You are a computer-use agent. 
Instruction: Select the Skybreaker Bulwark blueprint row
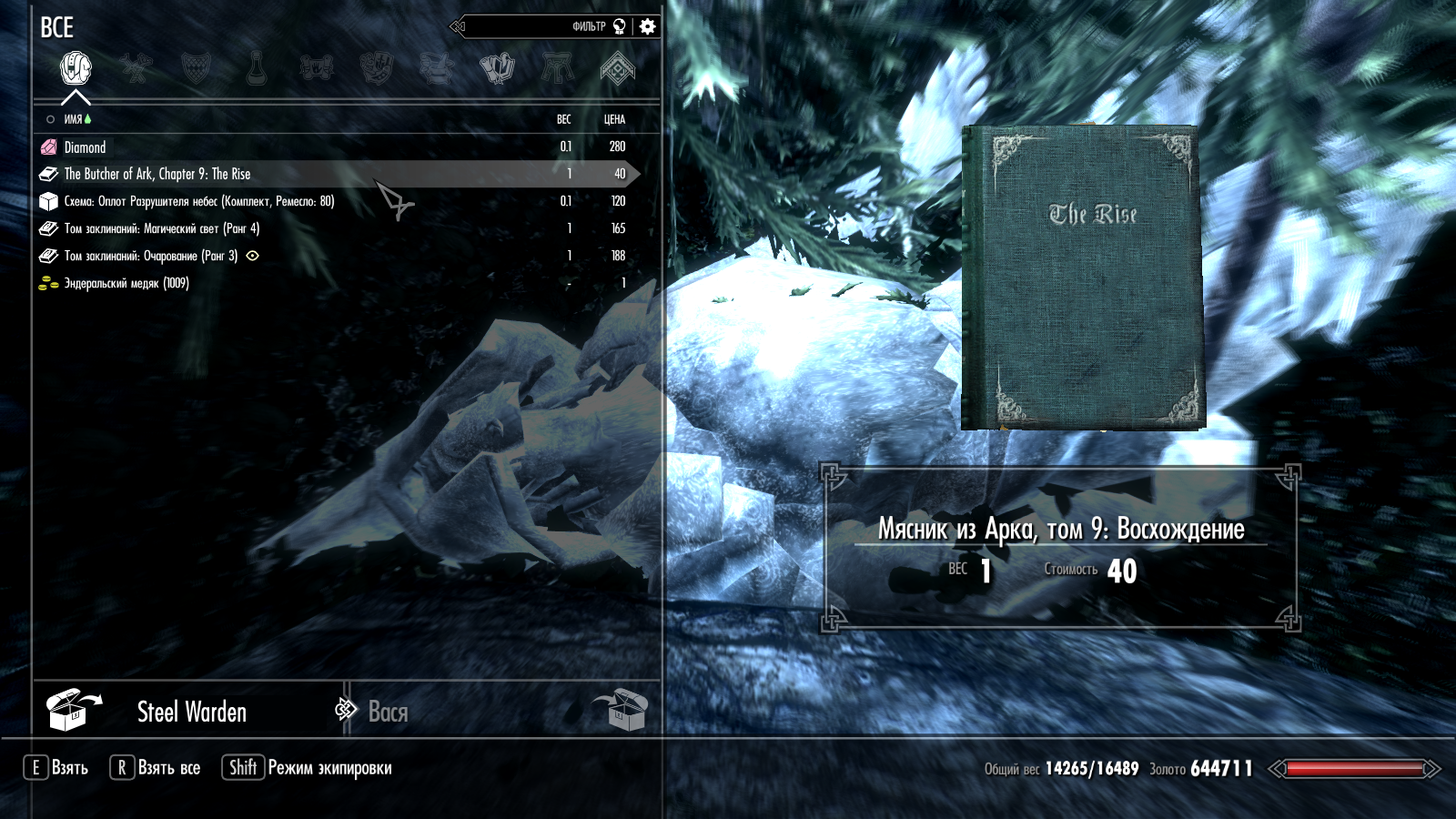pos(198,201)
